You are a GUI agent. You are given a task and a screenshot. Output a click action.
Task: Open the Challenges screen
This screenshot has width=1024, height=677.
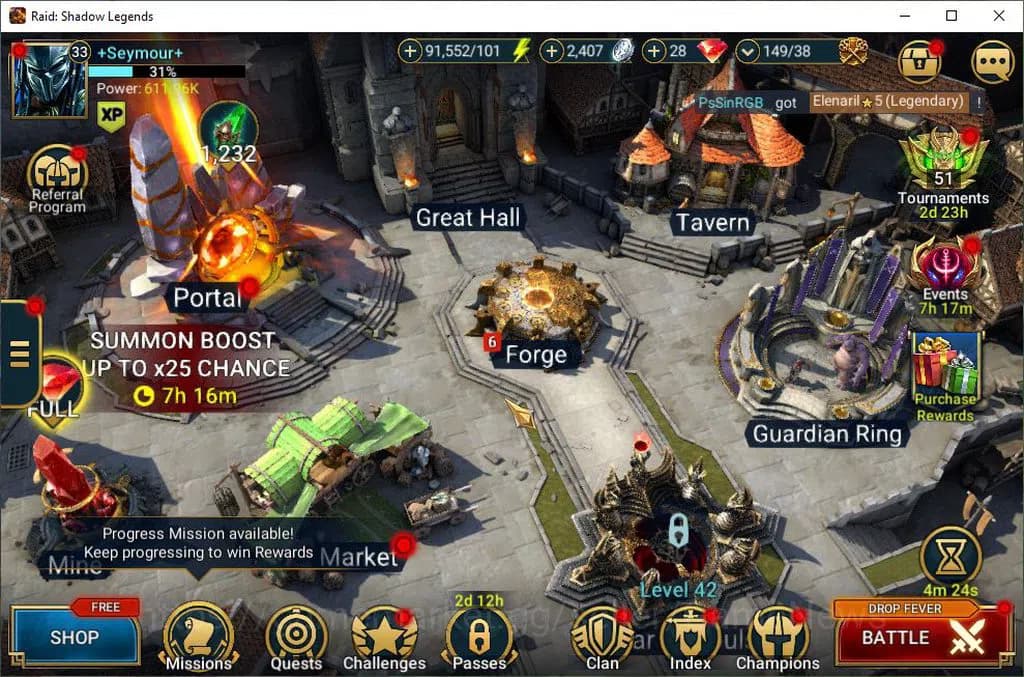[x=384, y=636]
